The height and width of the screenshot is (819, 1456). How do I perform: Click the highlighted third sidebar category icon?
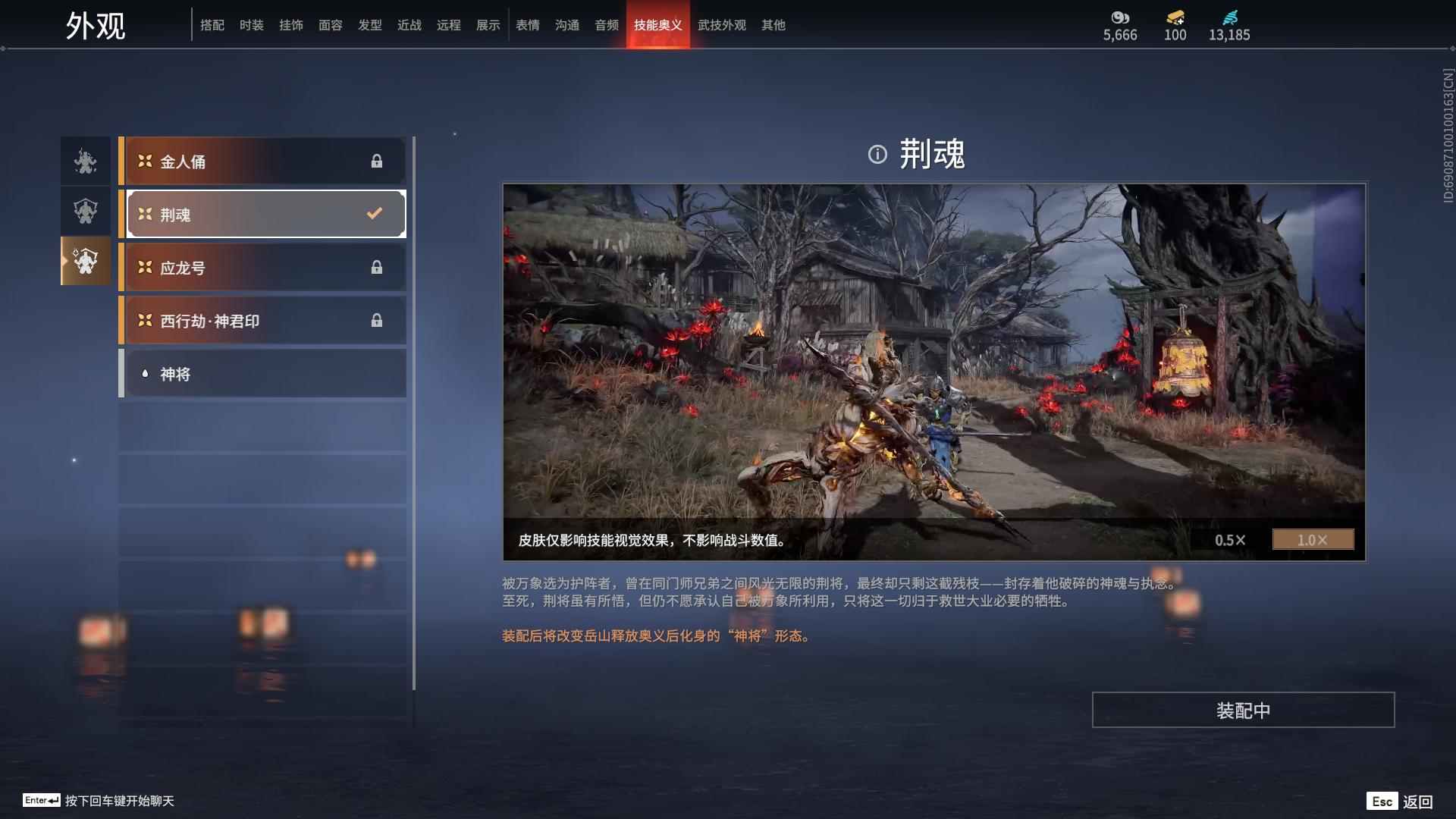85,261
